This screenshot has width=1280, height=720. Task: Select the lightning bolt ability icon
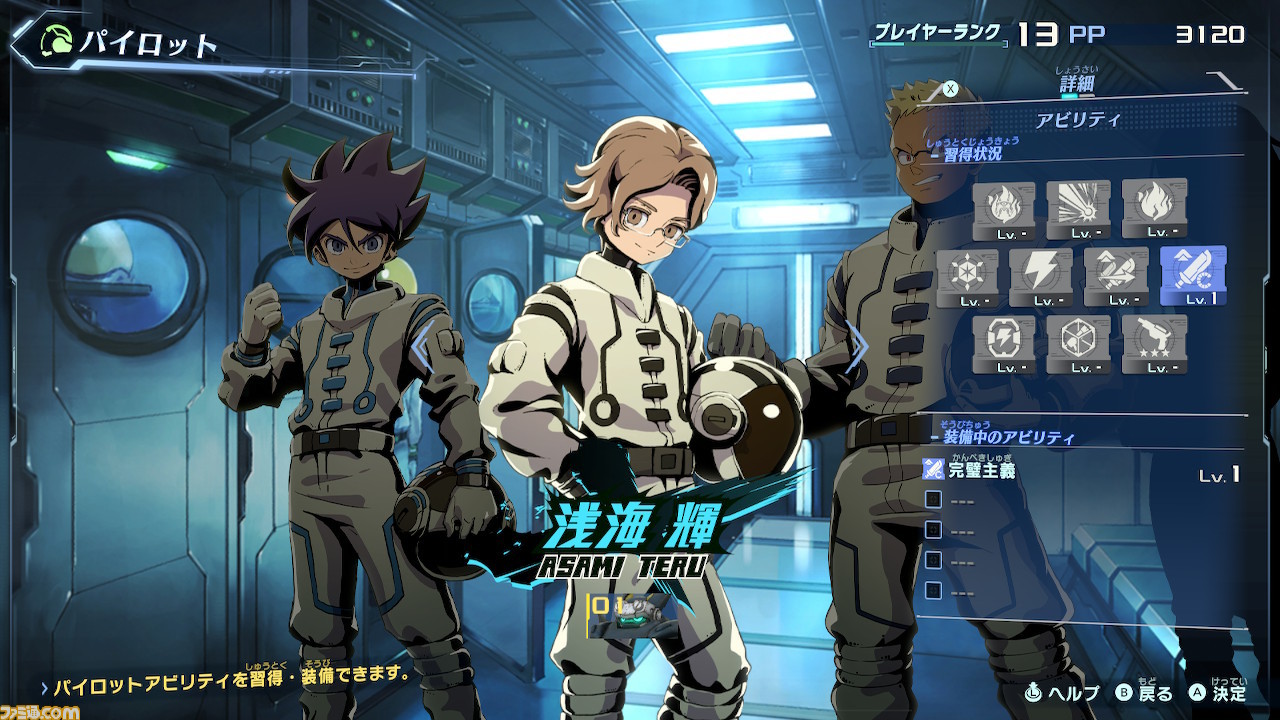1041,277
